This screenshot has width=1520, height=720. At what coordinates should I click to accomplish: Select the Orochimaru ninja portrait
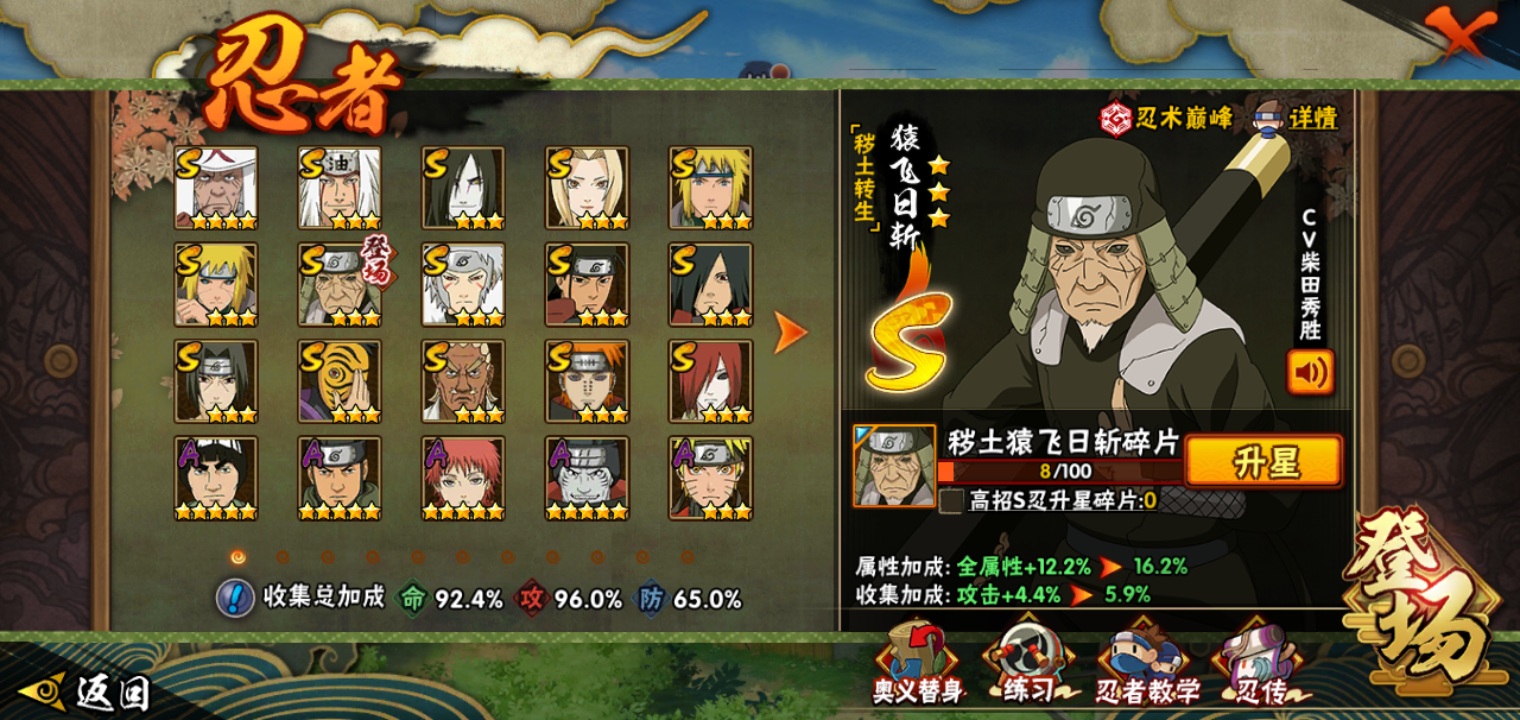pyautogui.click(x=463, y=187)
